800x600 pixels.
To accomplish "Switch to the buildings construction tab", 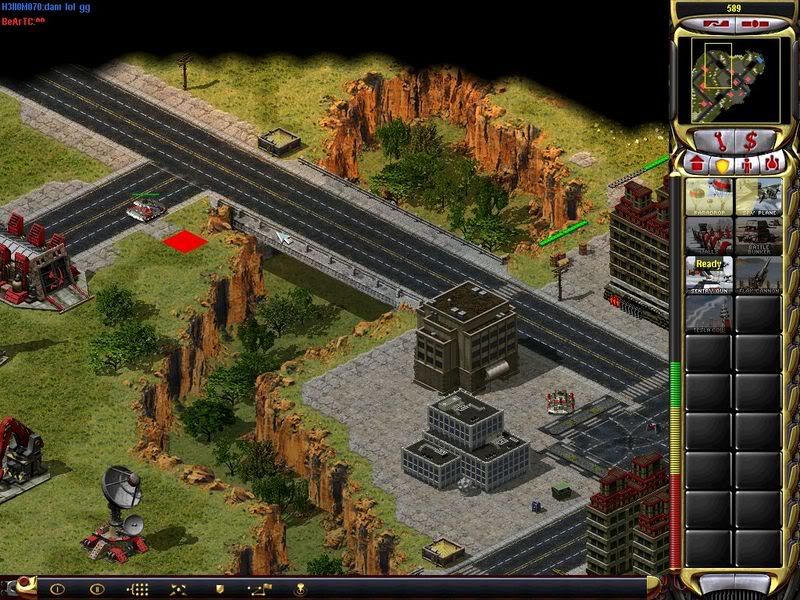I will tap(697, 163).
